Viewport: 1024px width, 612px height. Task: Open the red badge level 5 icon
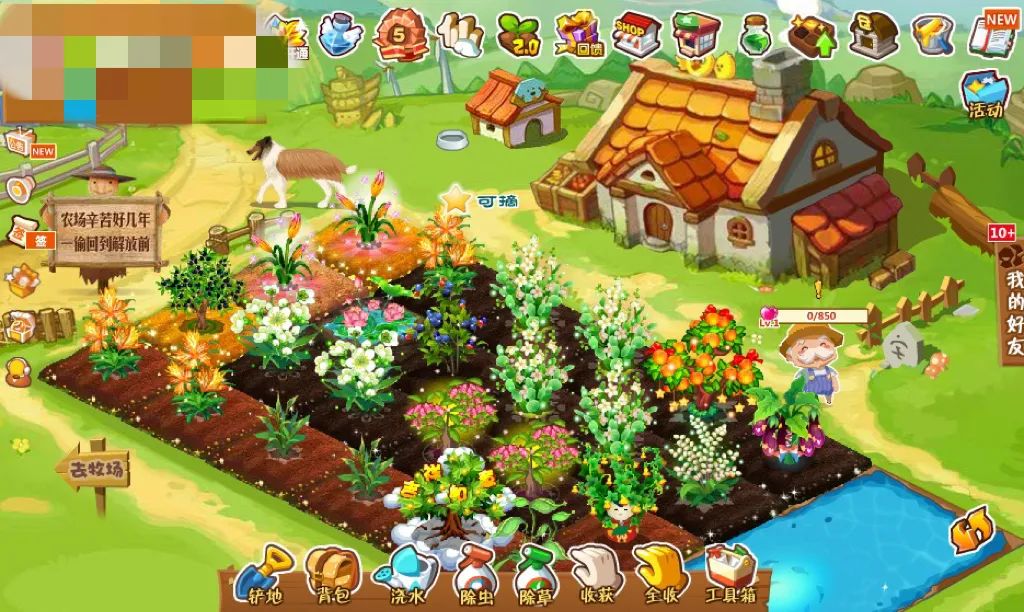pyautogui.click(x=400, y=36)
